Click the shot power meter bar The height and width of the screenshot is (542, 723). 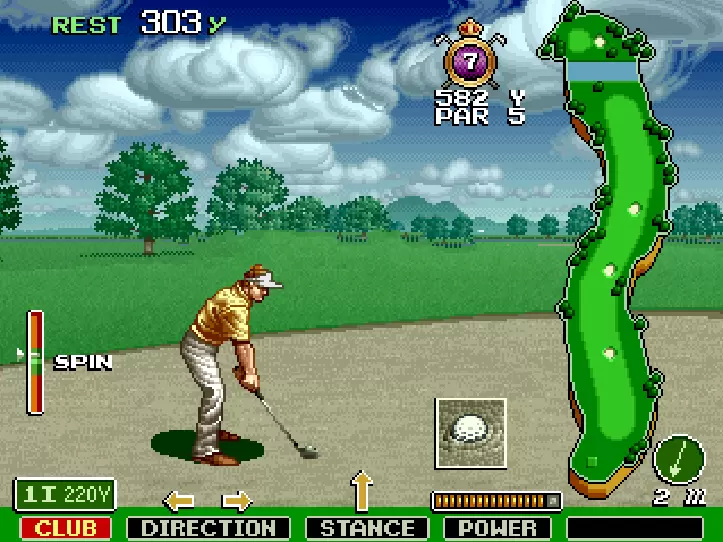[496, 500]
